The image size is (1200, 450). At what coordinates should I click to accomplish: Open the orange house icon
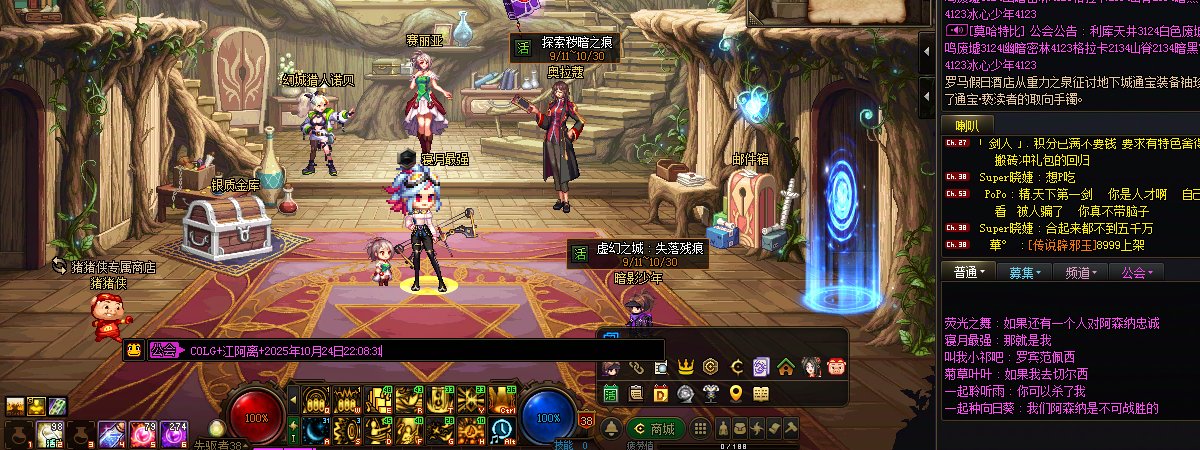pyautogui.click(x=785, y=367)
